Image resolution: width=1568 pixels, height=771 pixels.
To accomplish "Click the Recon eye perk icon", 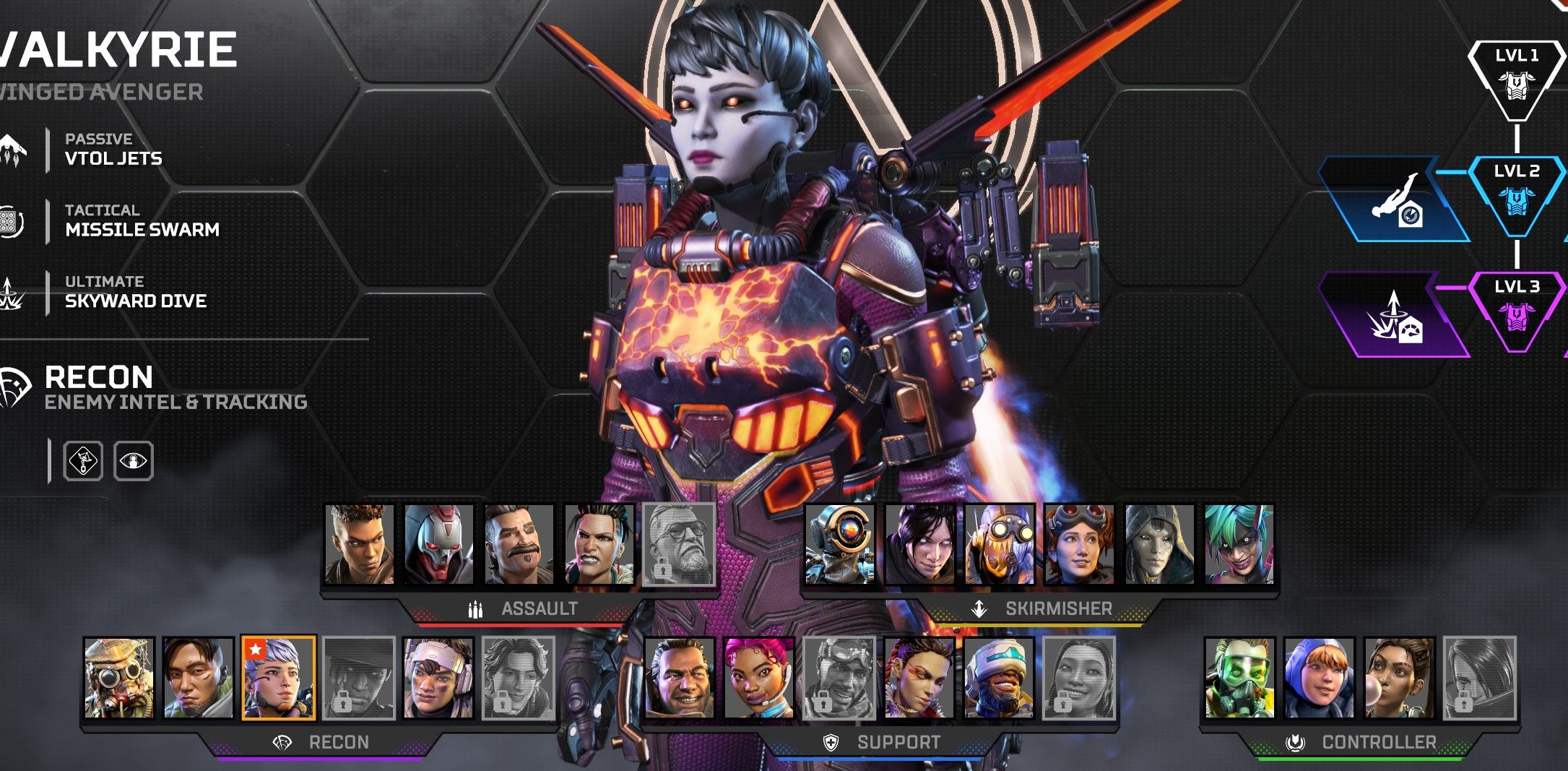I will point(134,460).
